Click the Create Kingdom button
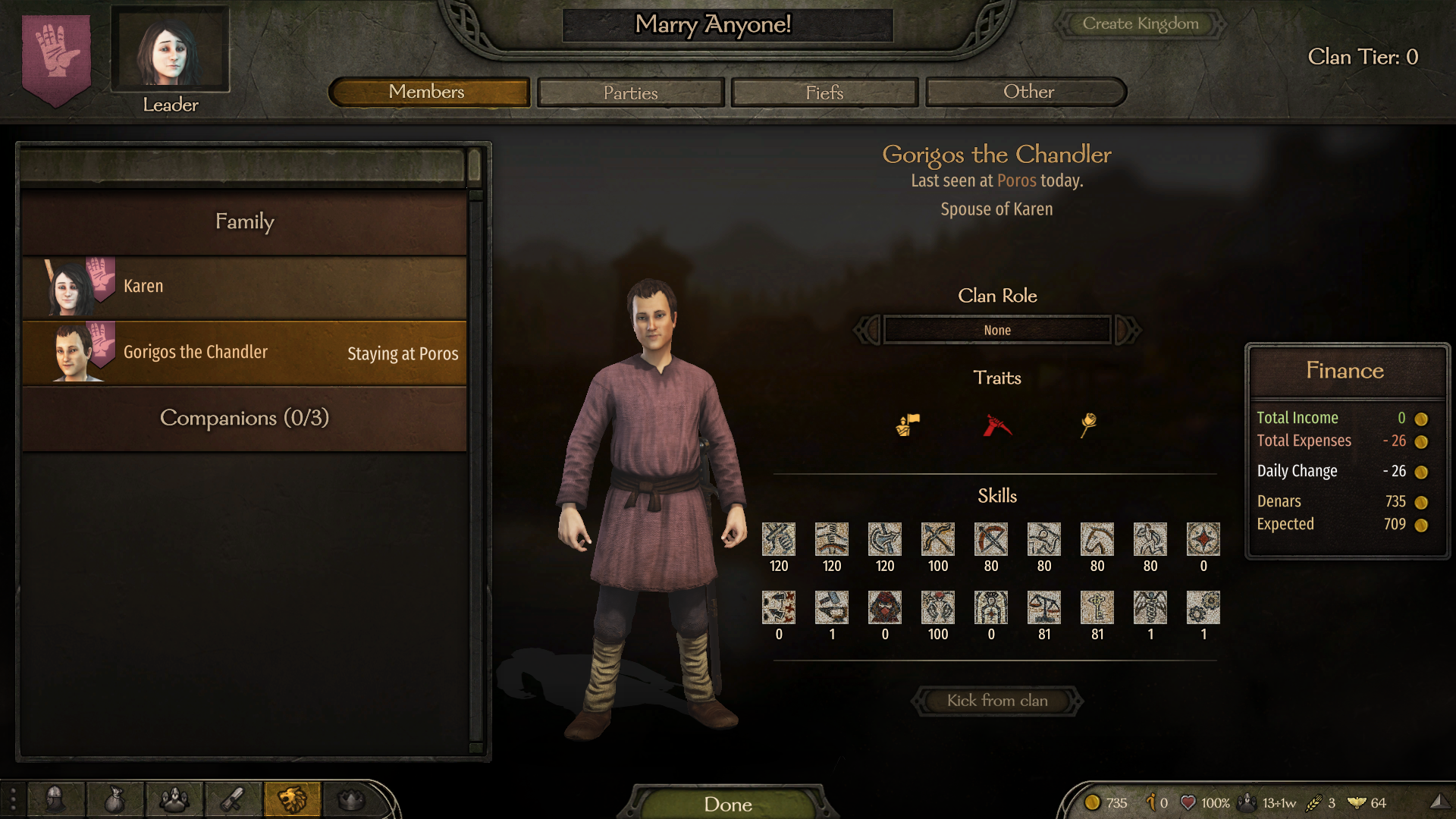Screen dimensions: 1456x819 click(1140, 24)
